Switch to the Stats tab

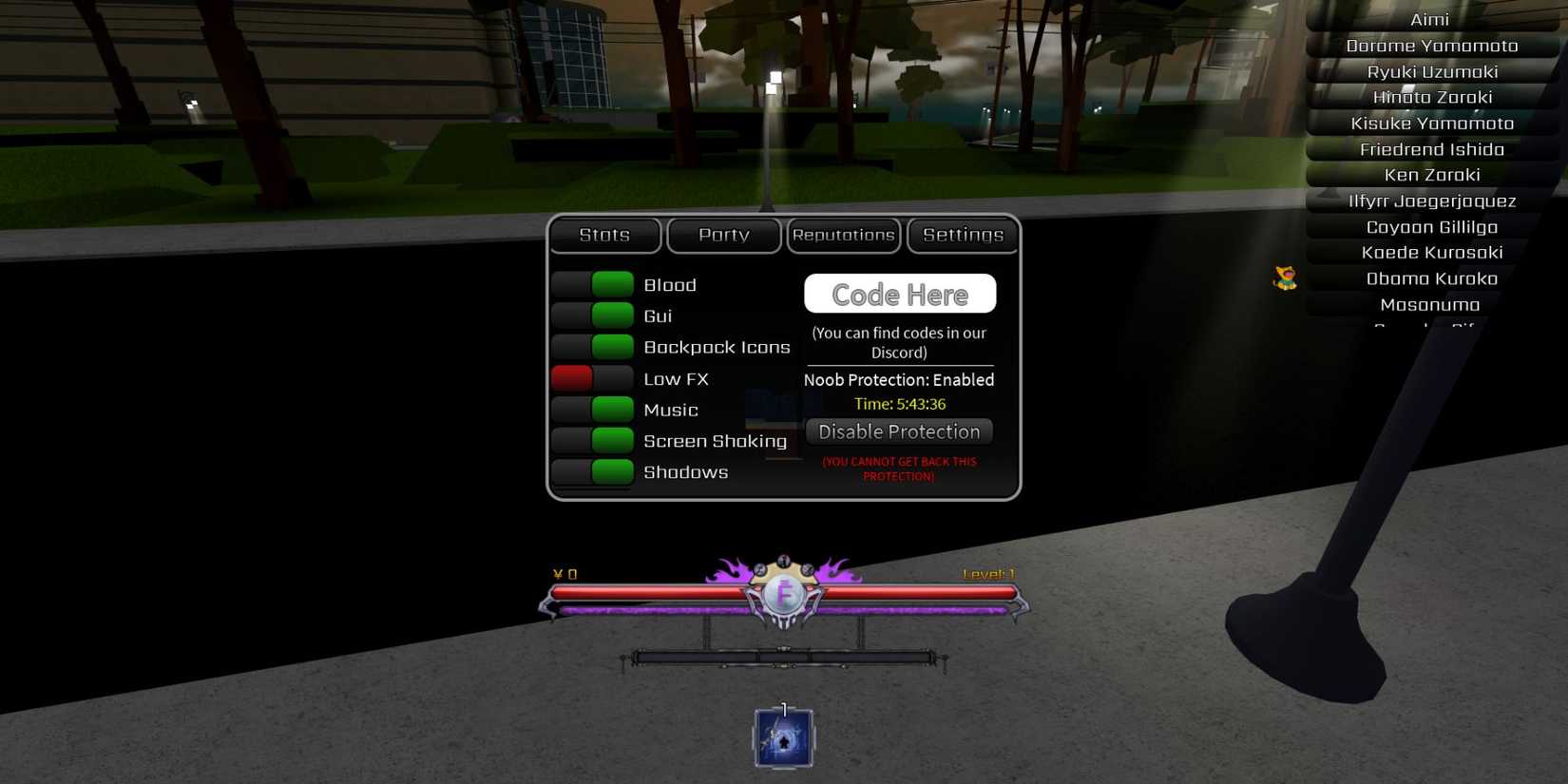pos(604,235)
